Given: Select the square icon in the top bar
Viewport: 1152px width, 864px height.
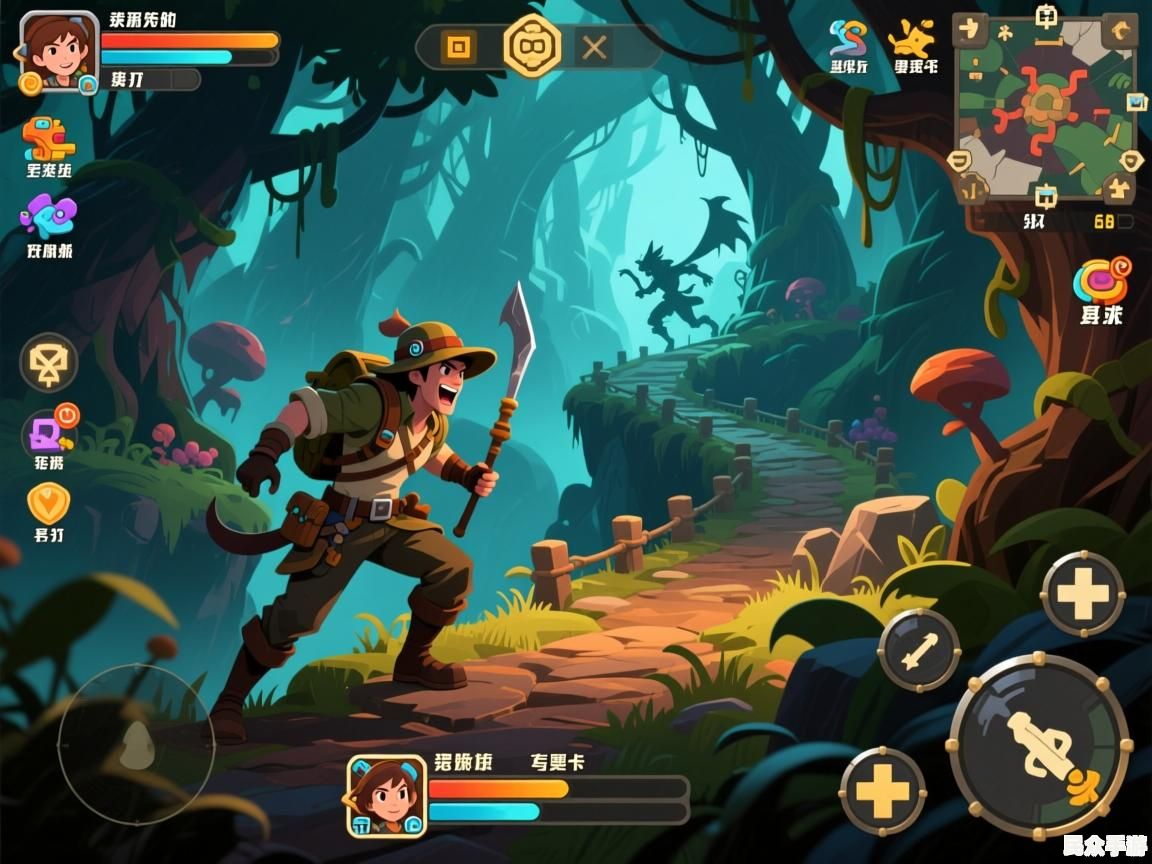Looking at the screenshot, I should click(x=458, y=46).
